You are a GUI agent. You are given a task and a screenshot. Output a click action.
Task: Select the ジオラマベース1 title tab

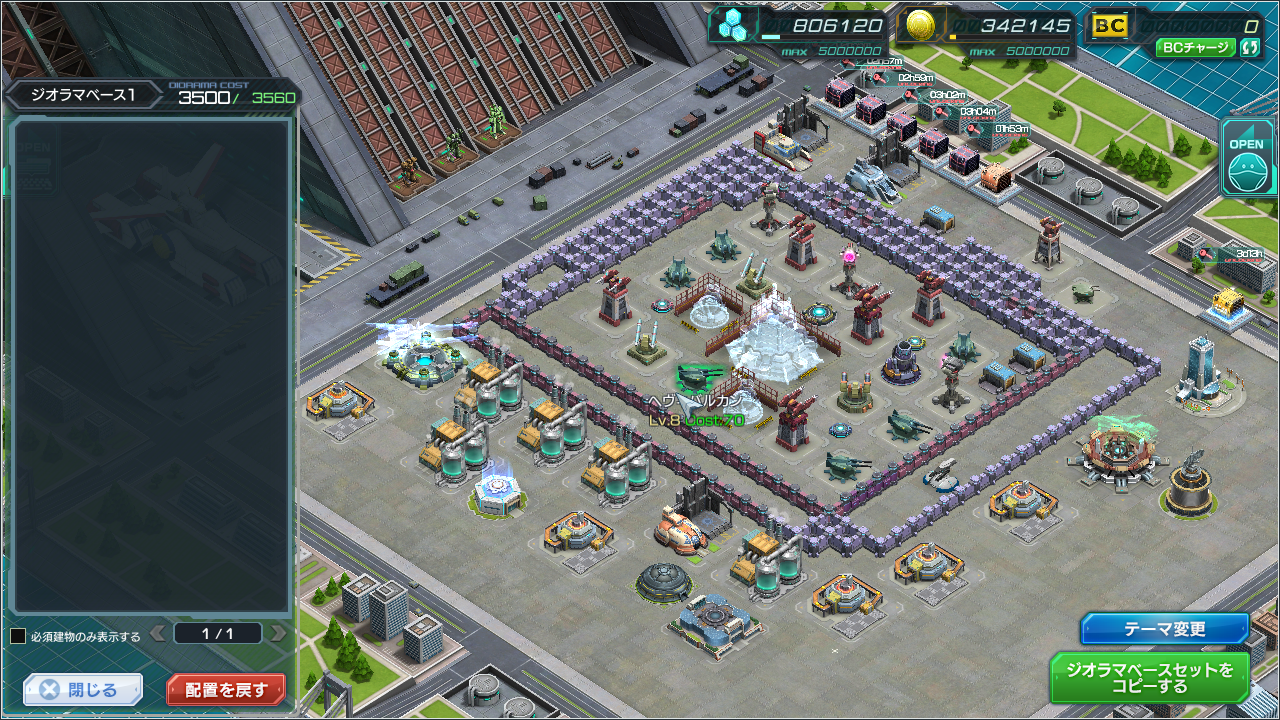[x=81, y=95]
